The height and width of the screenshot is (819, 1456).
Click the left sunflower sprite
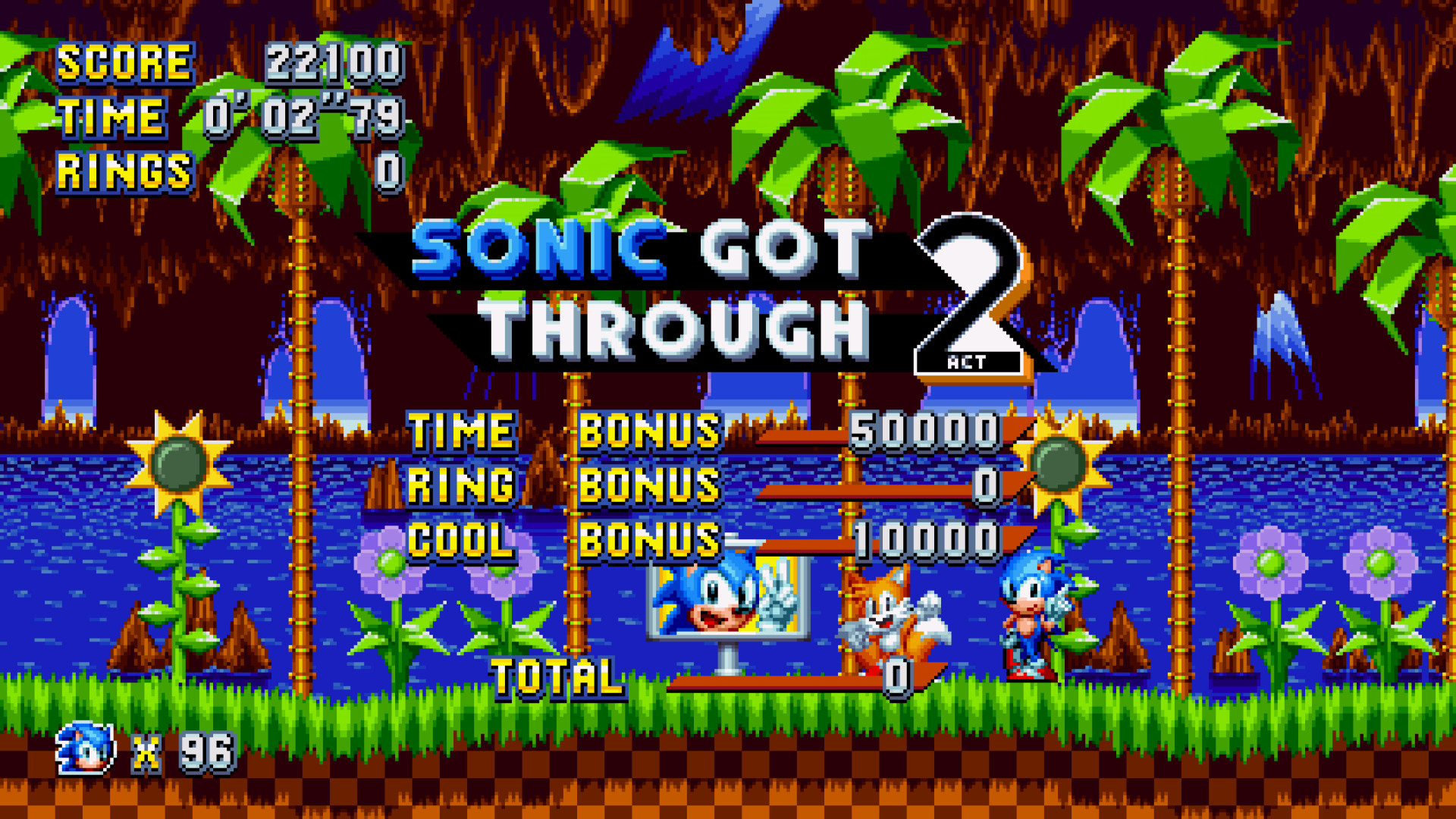(178, 463)
